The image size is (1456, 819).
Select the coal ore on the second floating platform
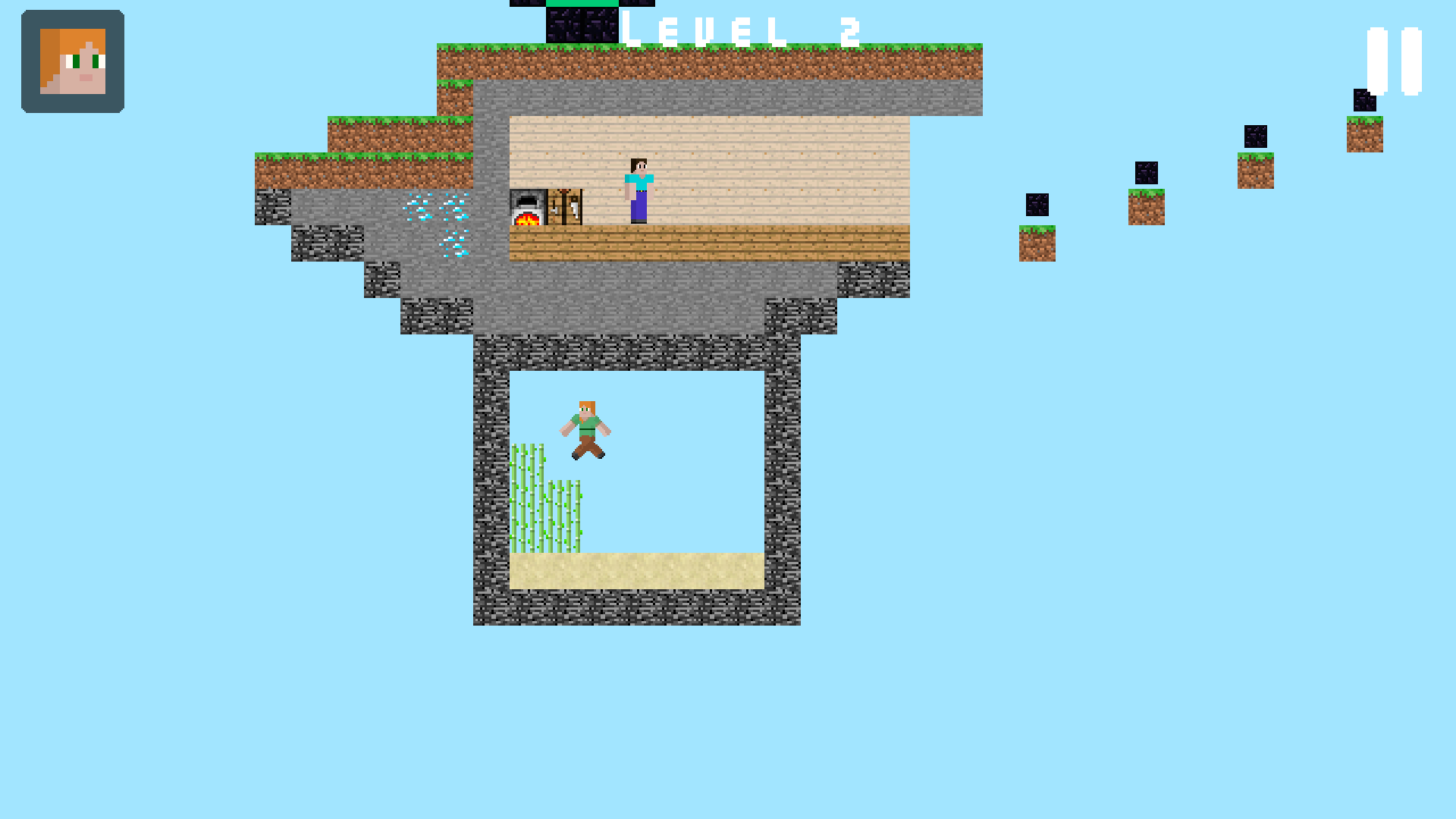click(x=1146, y=173)
